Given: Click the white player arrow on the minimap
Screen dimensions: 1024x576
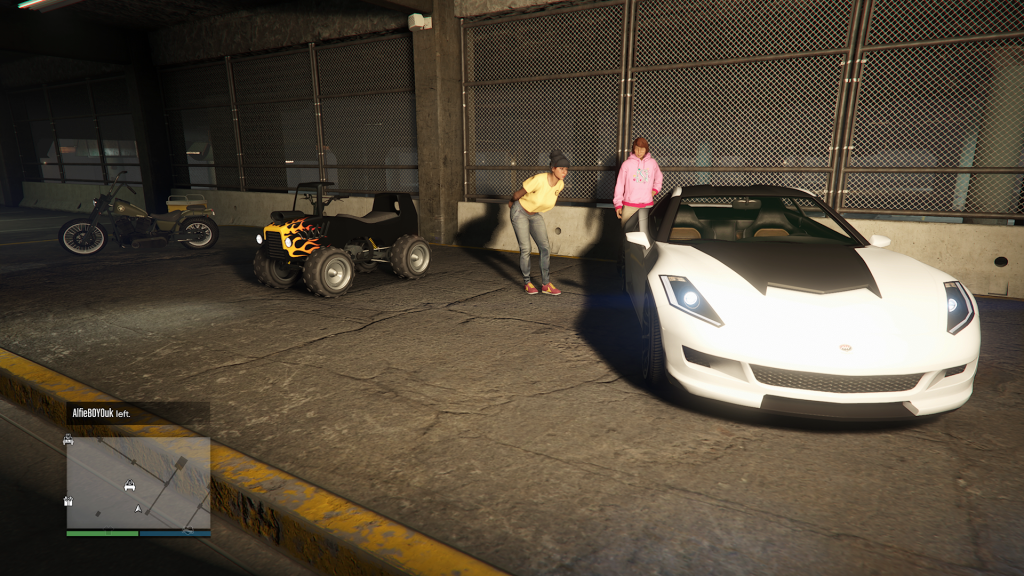Looking at the screenshot, I should click(138, 508).
